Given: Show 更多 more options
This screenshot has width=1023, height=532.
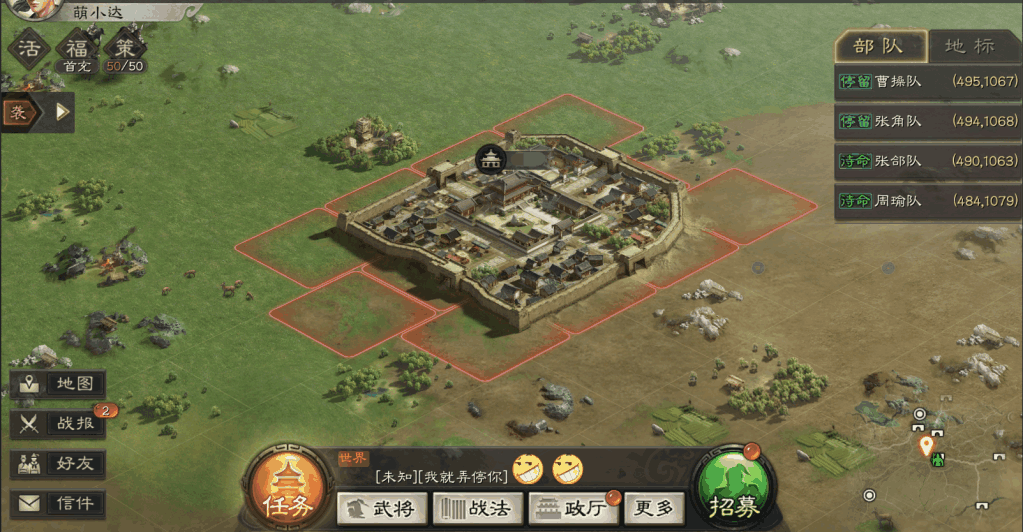Looking at the screenshot, I should [655, 508].
